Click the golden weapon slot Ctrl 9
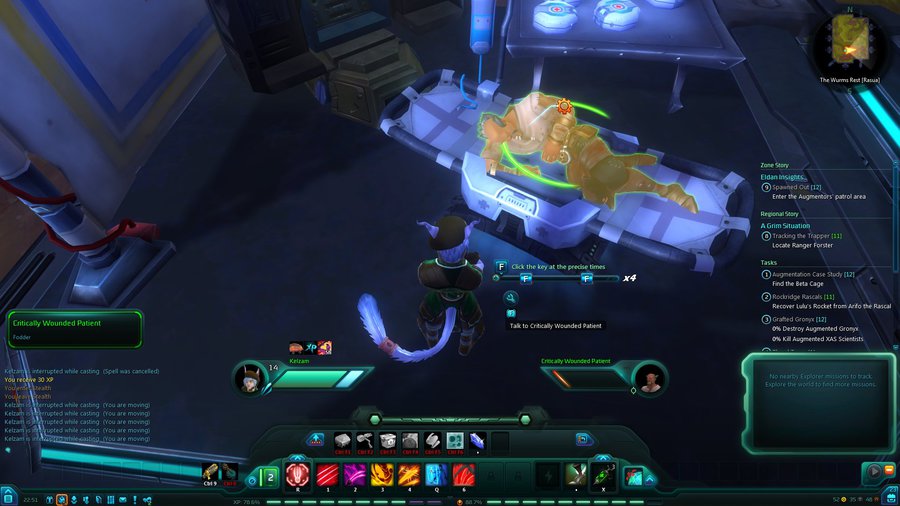This screenshot has height=506, width=900. (211, 471)
